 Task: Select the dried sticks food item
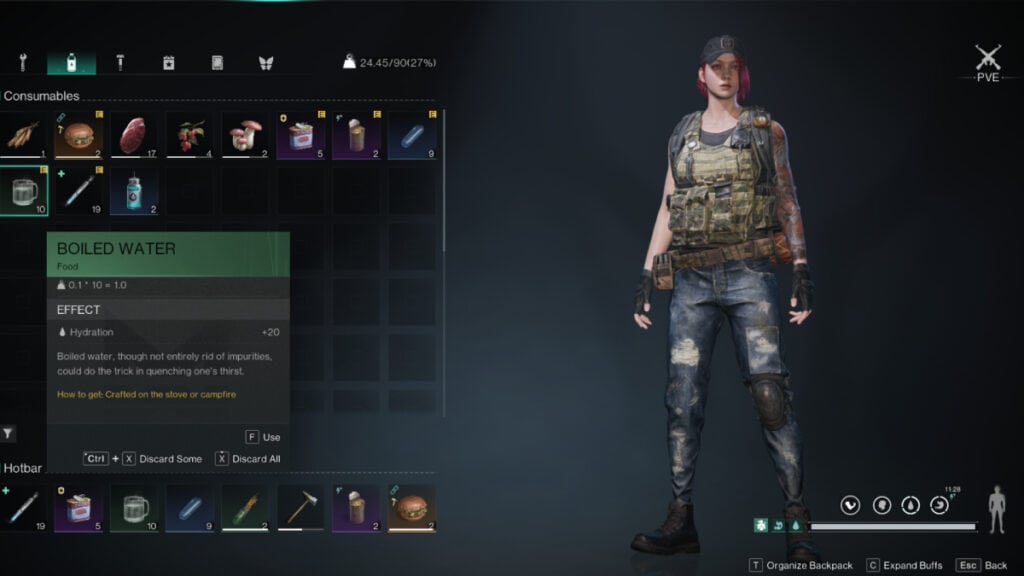pyautogui.click(x=22, y=135)
